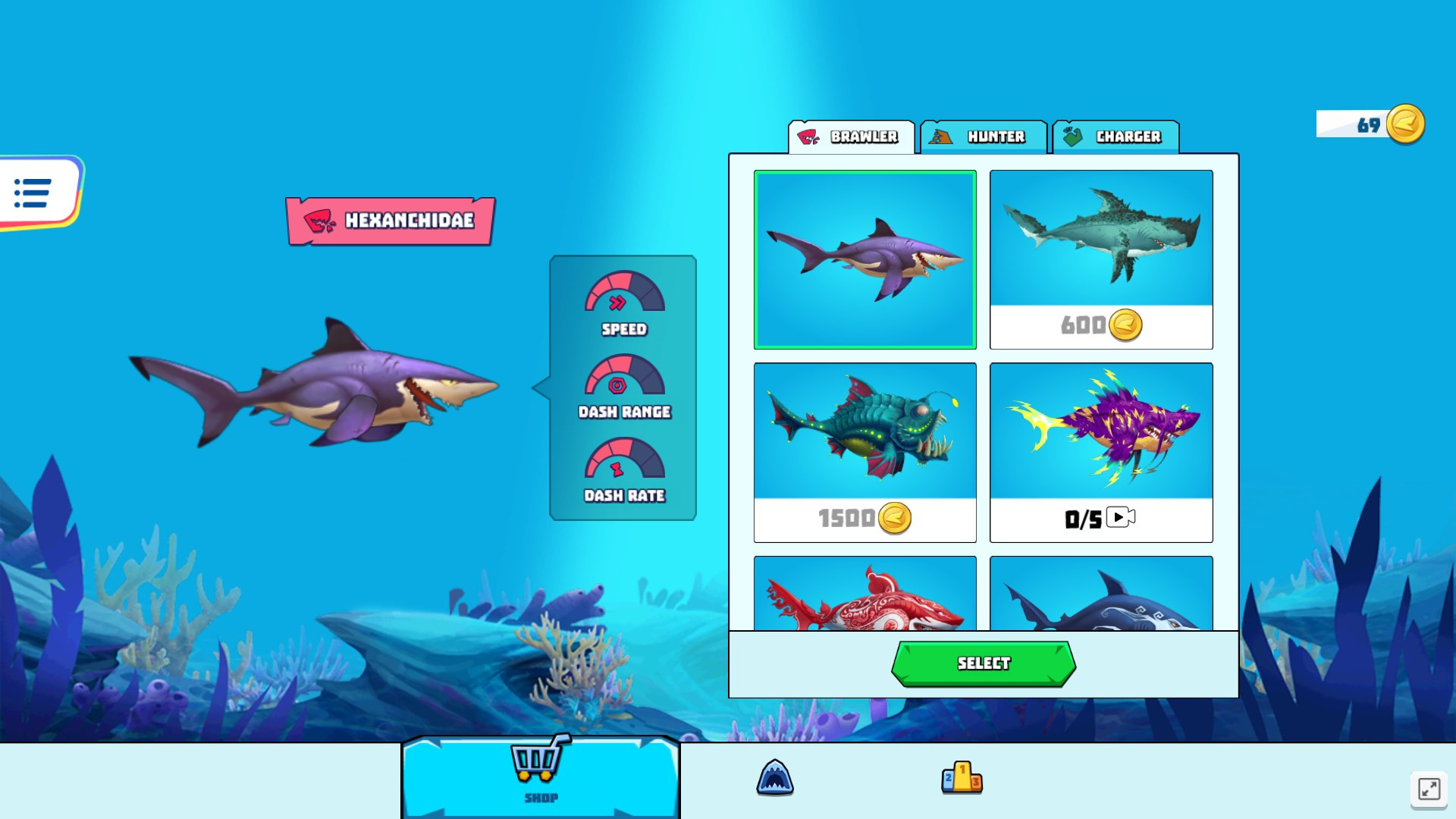Pick the 1500-coin anglerfish tile
Image resolution: width=1456 pixels, height=819 pixels.
864,452
